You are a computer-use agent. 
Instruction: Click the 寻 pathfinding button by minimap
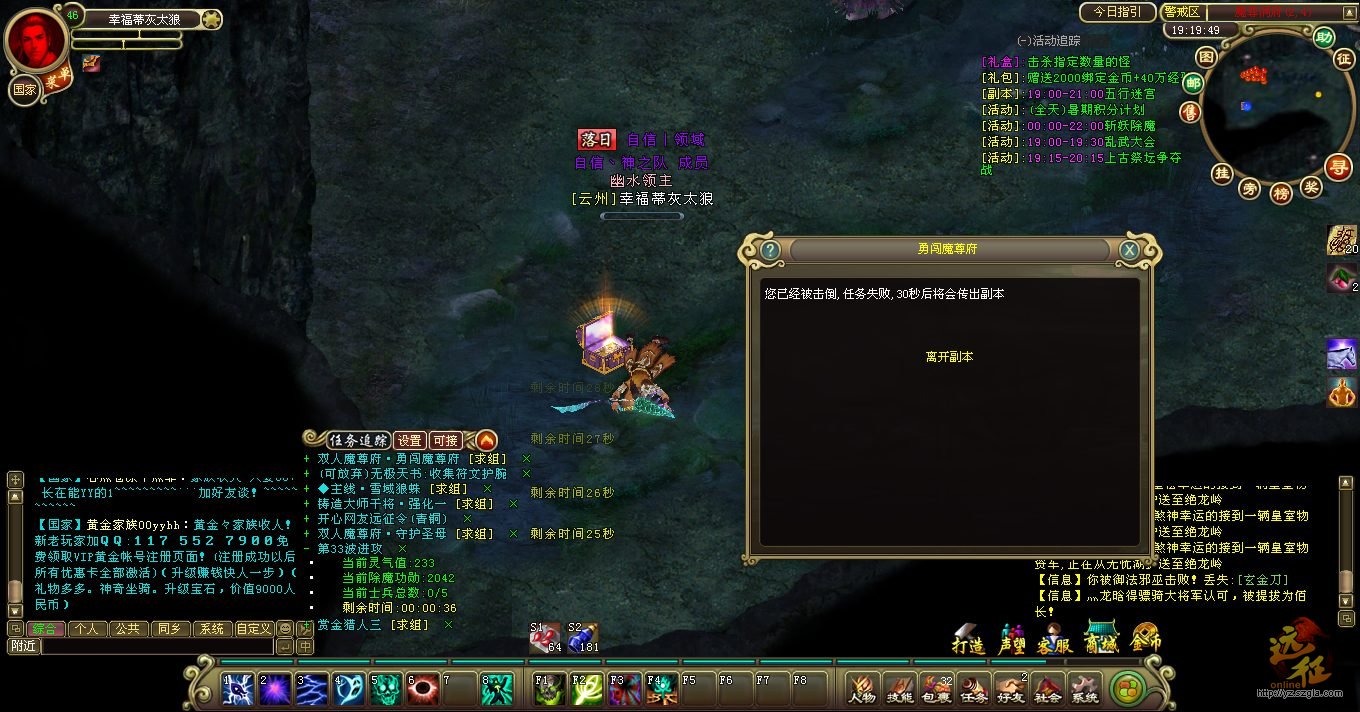point(1338,167)
